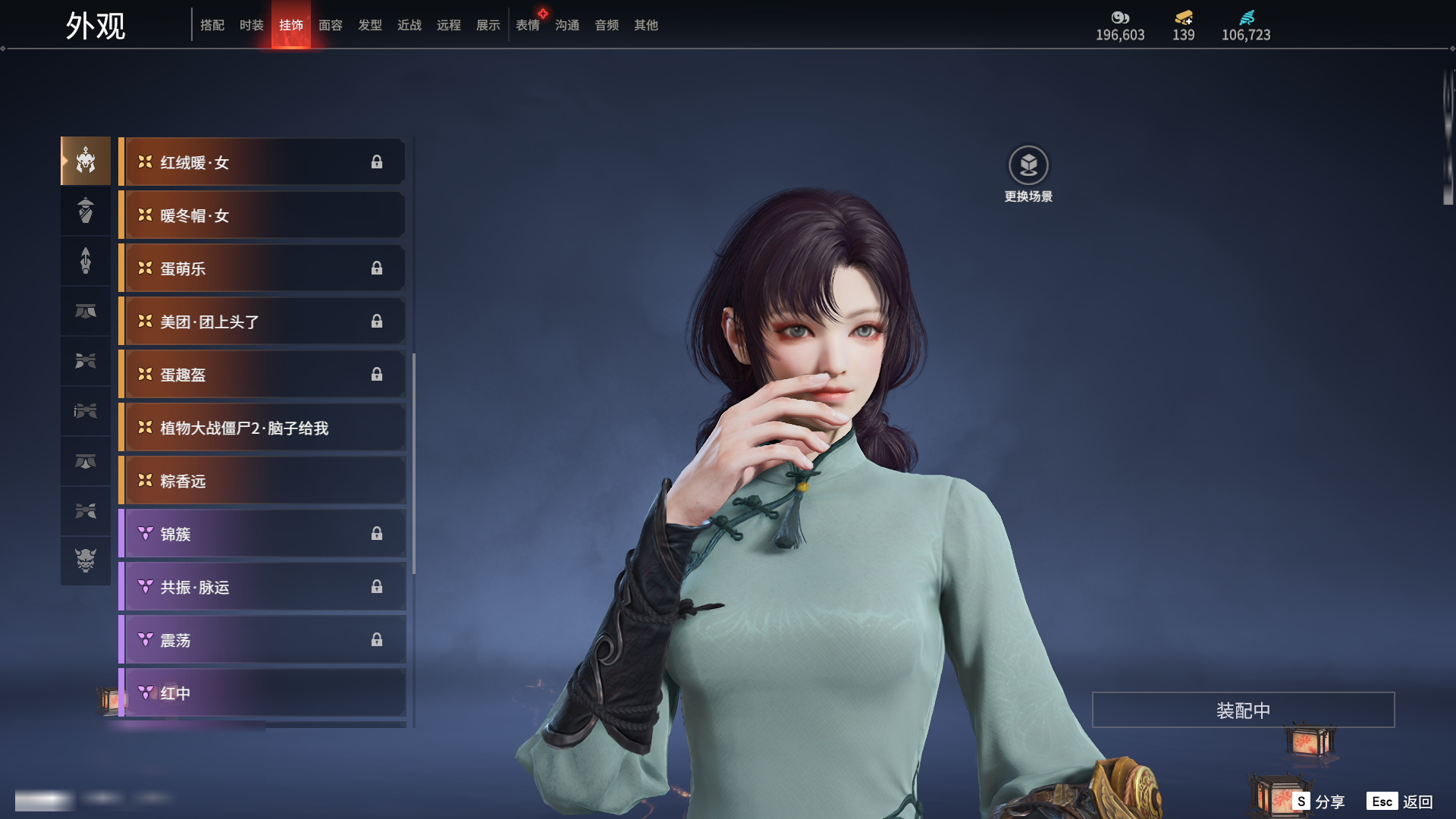Choose the 暖冬帽·女 accessory
The height and width of the screenshot is (819, 1456).
[x=262, y=215]
